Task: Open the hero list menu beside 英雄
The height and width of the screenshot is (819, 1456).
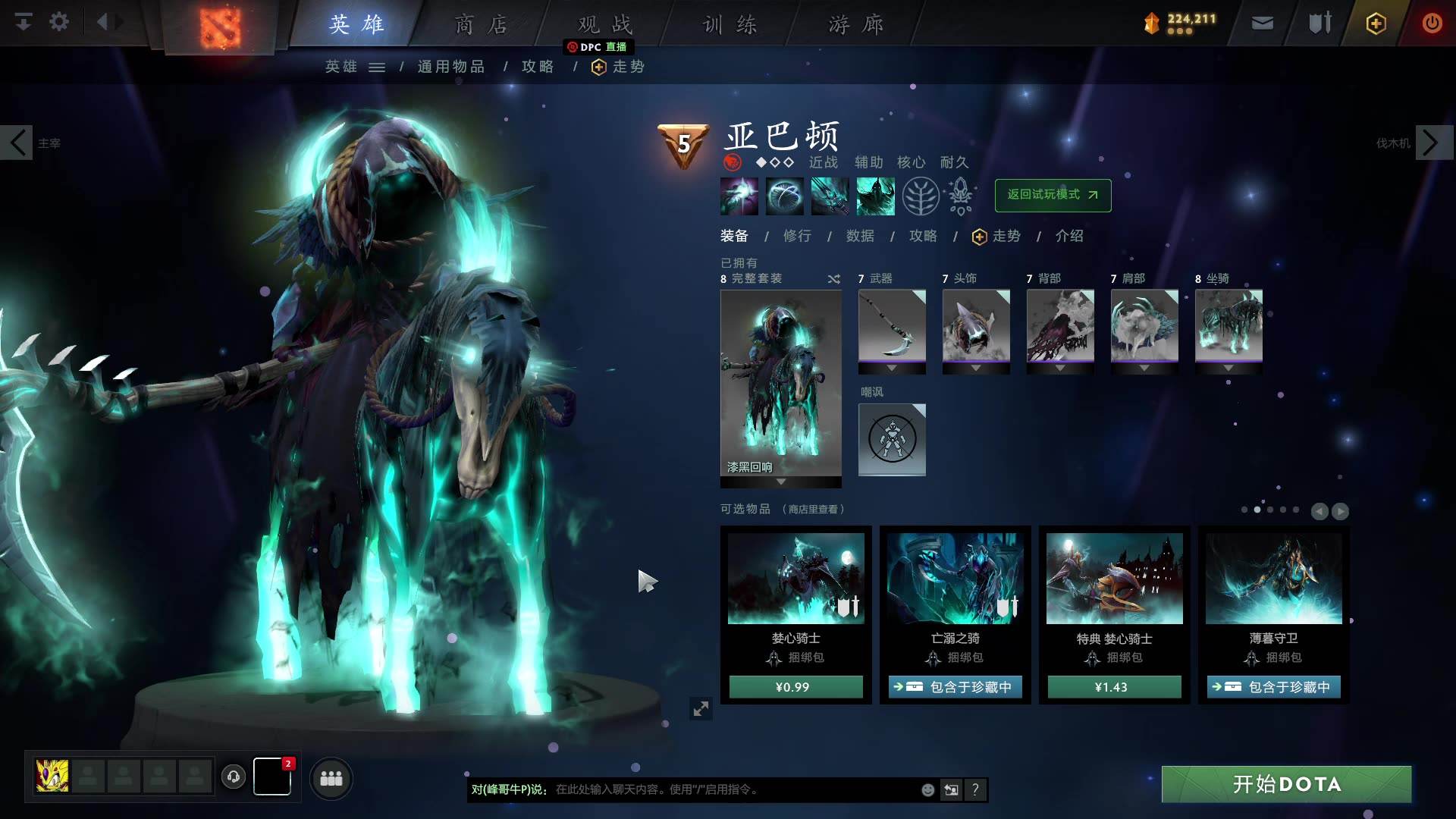Action: (377, 67)
